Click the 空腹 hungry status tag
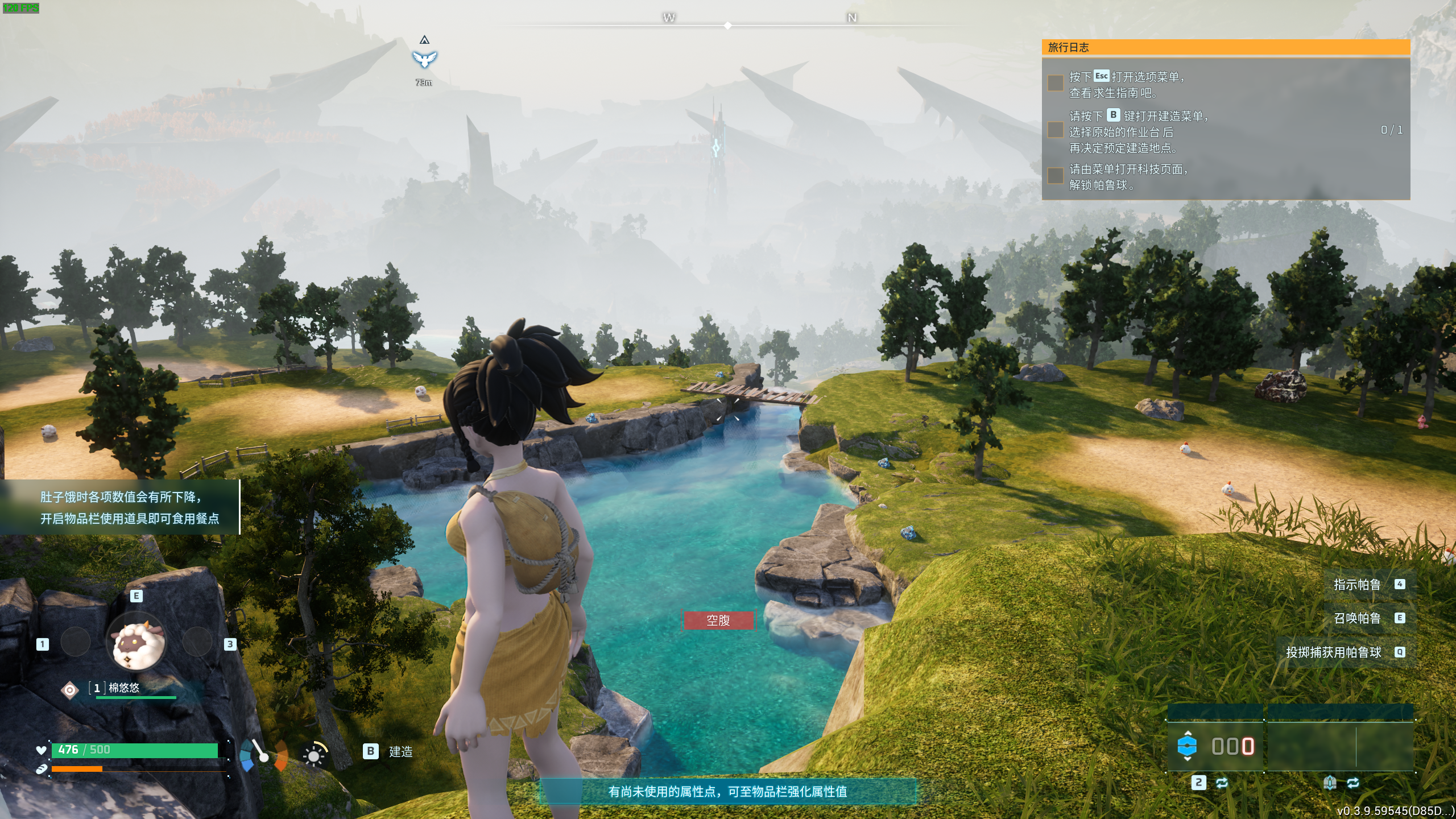This screenshot has height=819, width=1456. coord(718,621)
